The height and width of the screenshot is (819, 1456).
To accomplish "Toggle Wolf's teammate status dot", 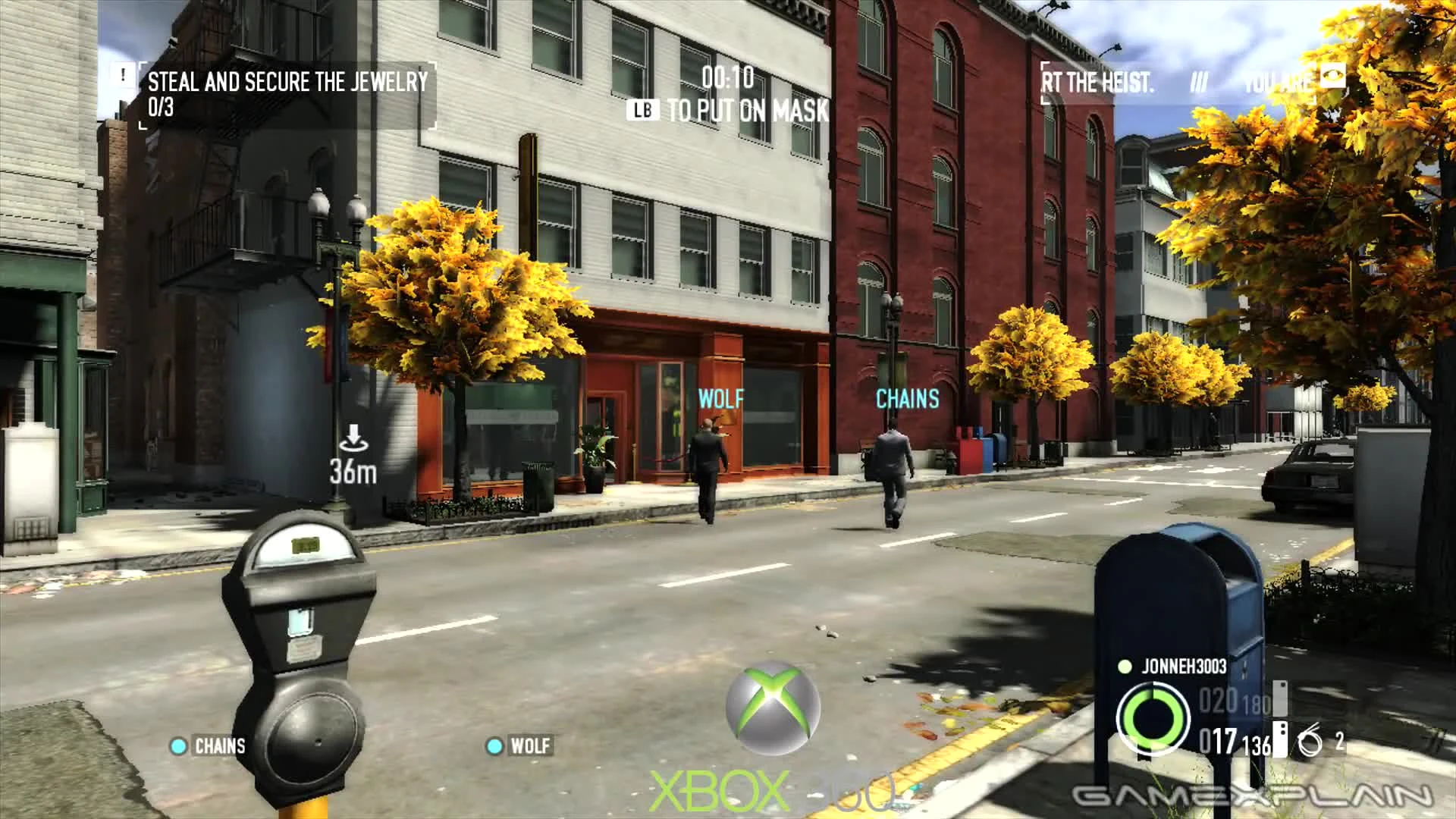I will pos(494,746).
